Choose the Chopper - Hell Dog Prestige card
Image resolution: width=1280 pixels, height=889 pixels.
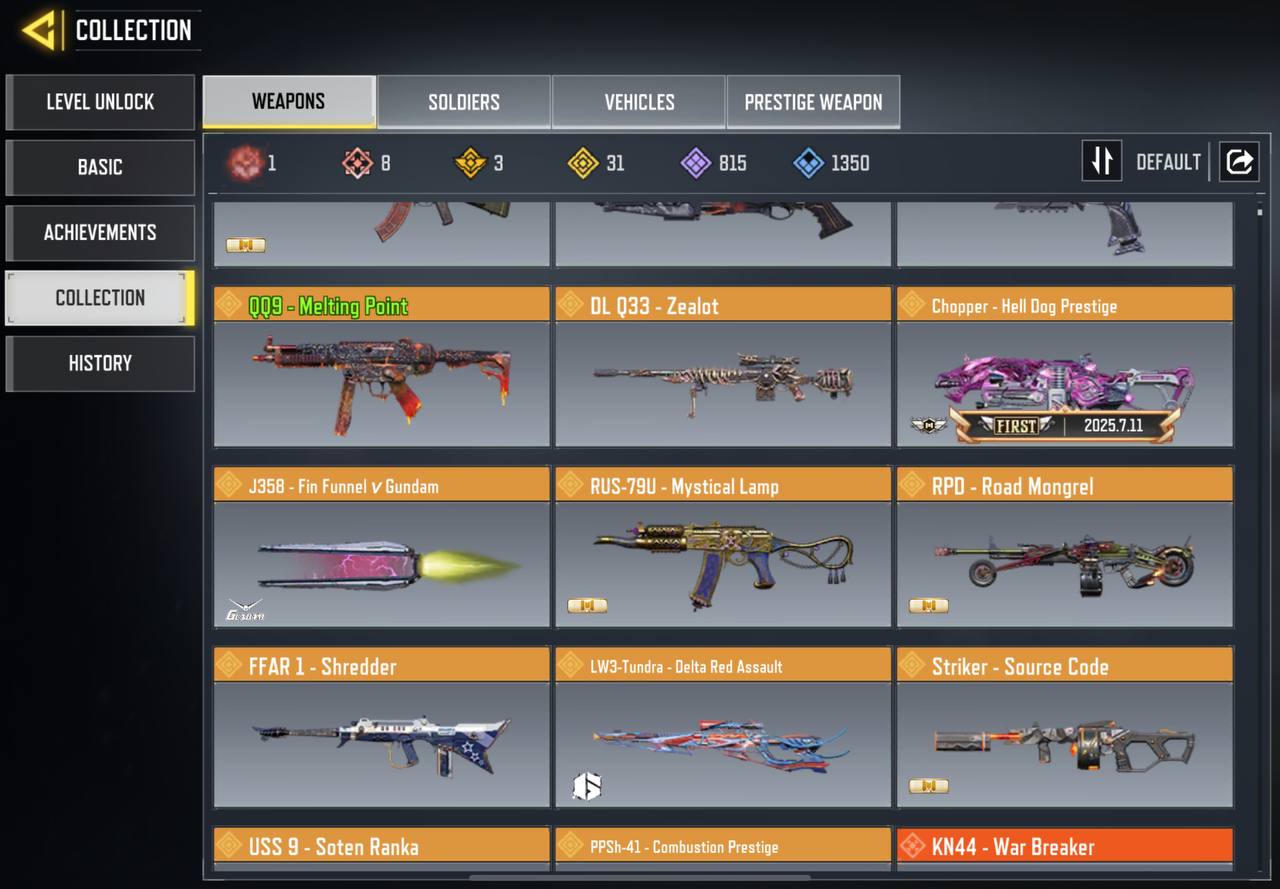(x=1065, y=367)
